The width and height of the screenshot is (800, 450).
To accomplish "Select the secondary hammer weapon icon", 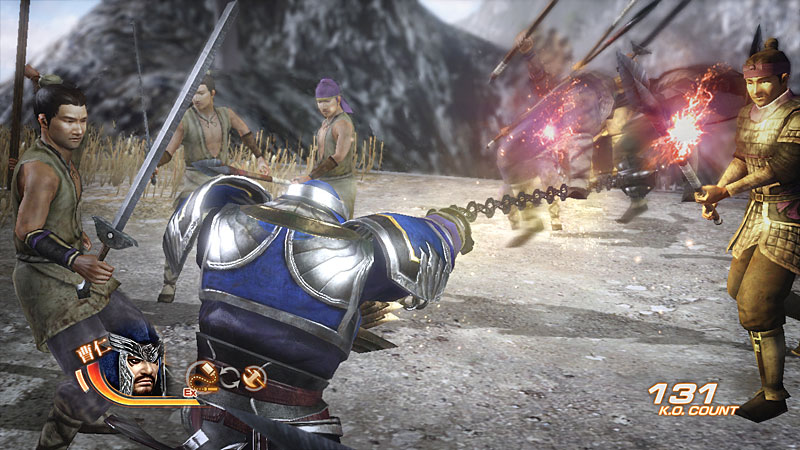I will click(252, 377).
